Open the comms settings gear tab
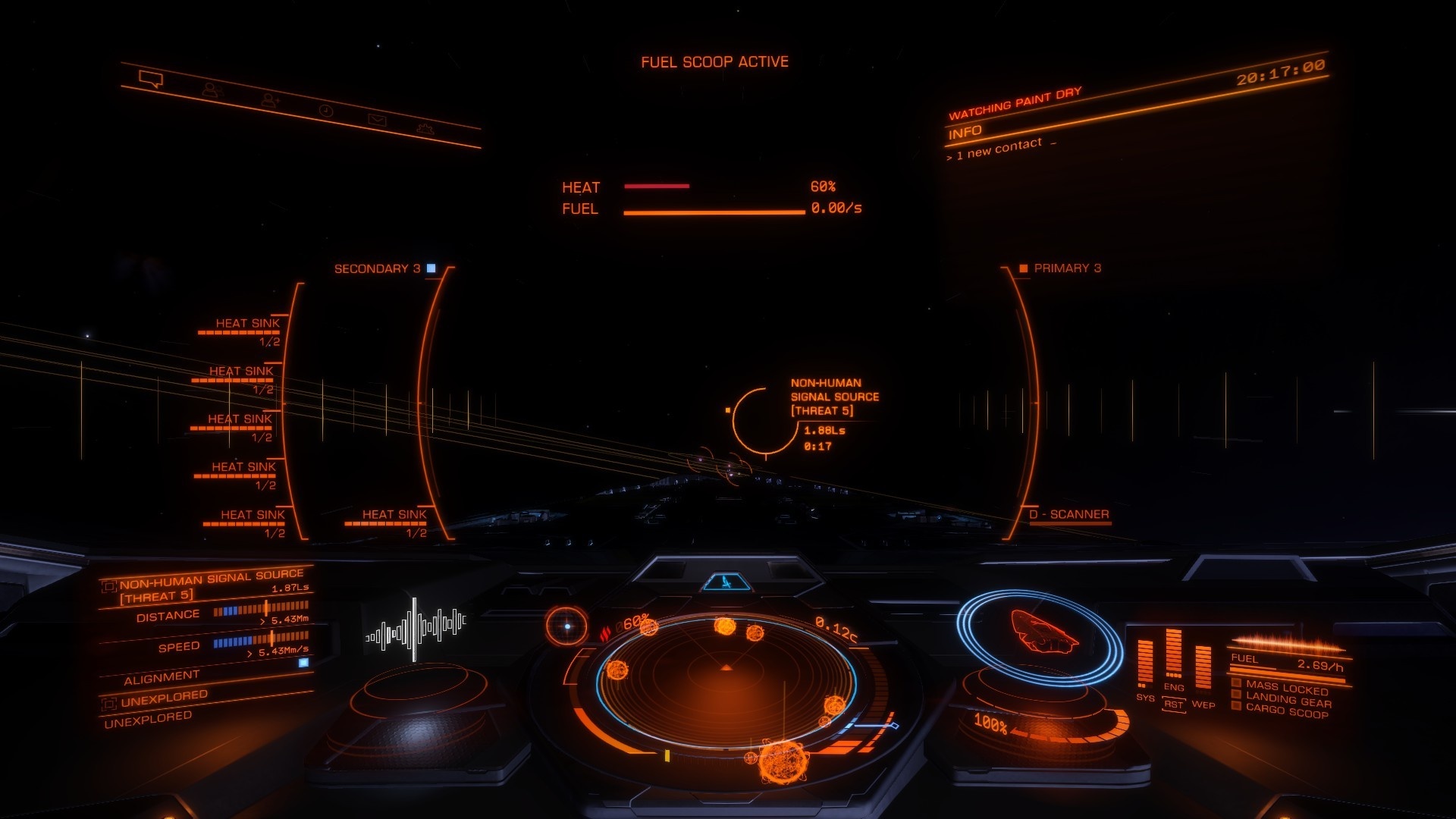 pyautogui.click(x=426, y=128)
